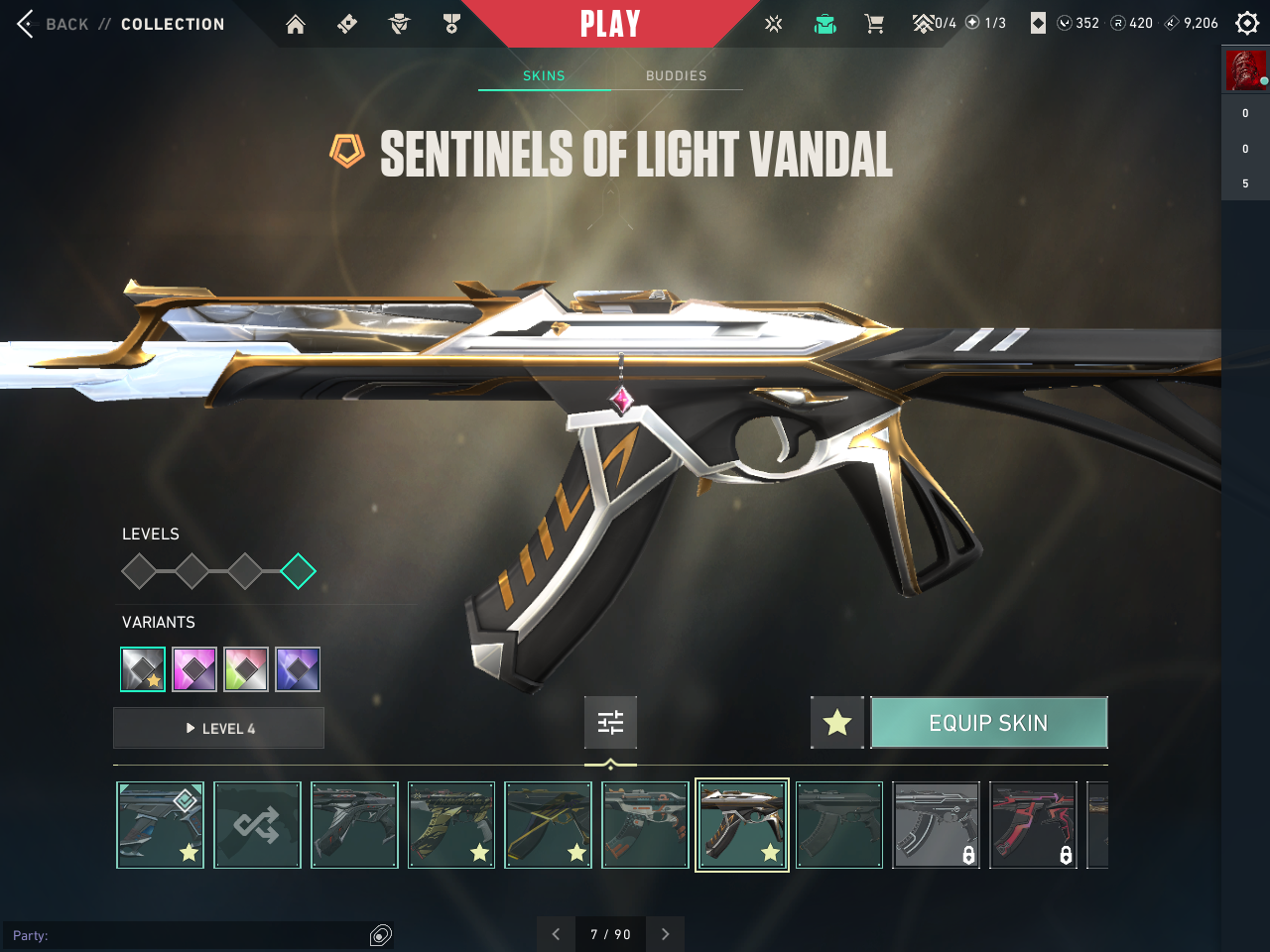This screenshot has height=952, width=1270.
Task: Toggle favorite with the star button
Action: pyautogui.click(x=837, y=723)
